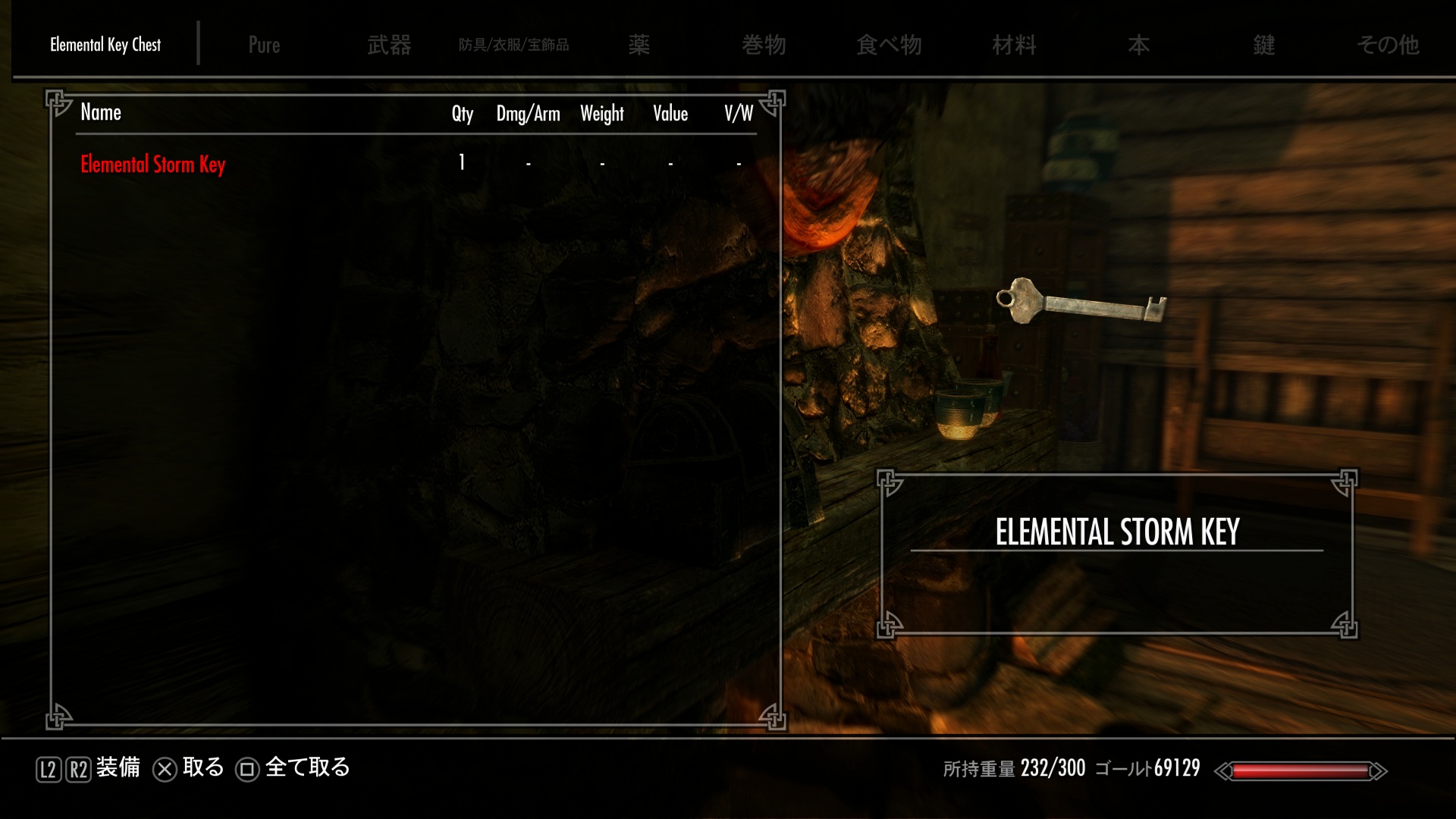Switch to the 防具/衣服/宝飾品 category
The width and height of the screenshot is (1456, 819).
pos(513,45)
